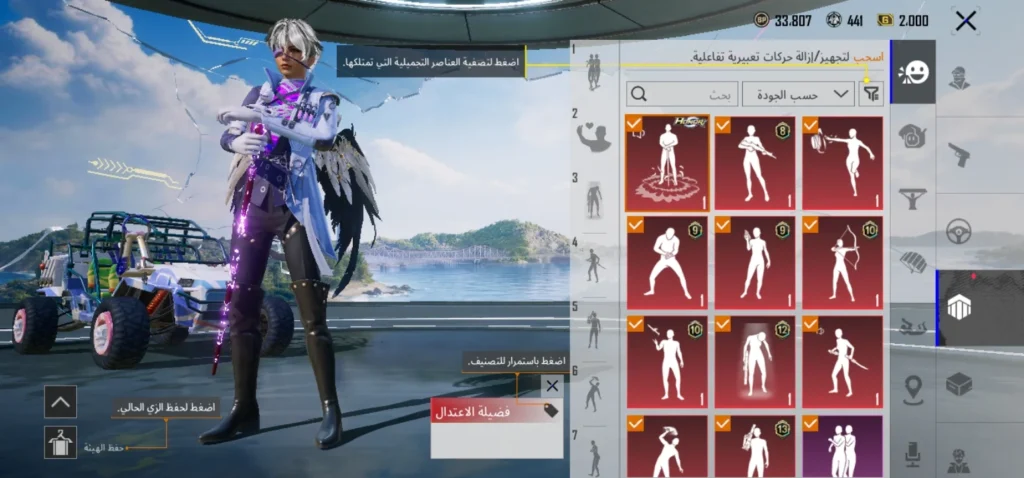Choose the archer bow emote tile
1024x478 pixels.
pos(842,262)
